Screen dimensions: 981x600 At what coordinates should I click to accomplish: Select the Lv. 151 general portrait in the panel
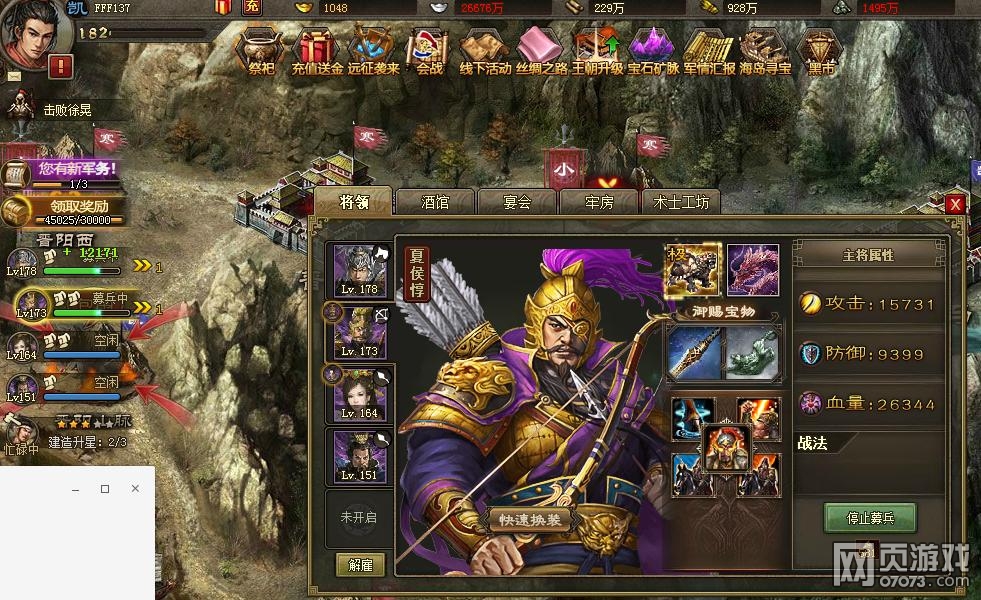360,456
